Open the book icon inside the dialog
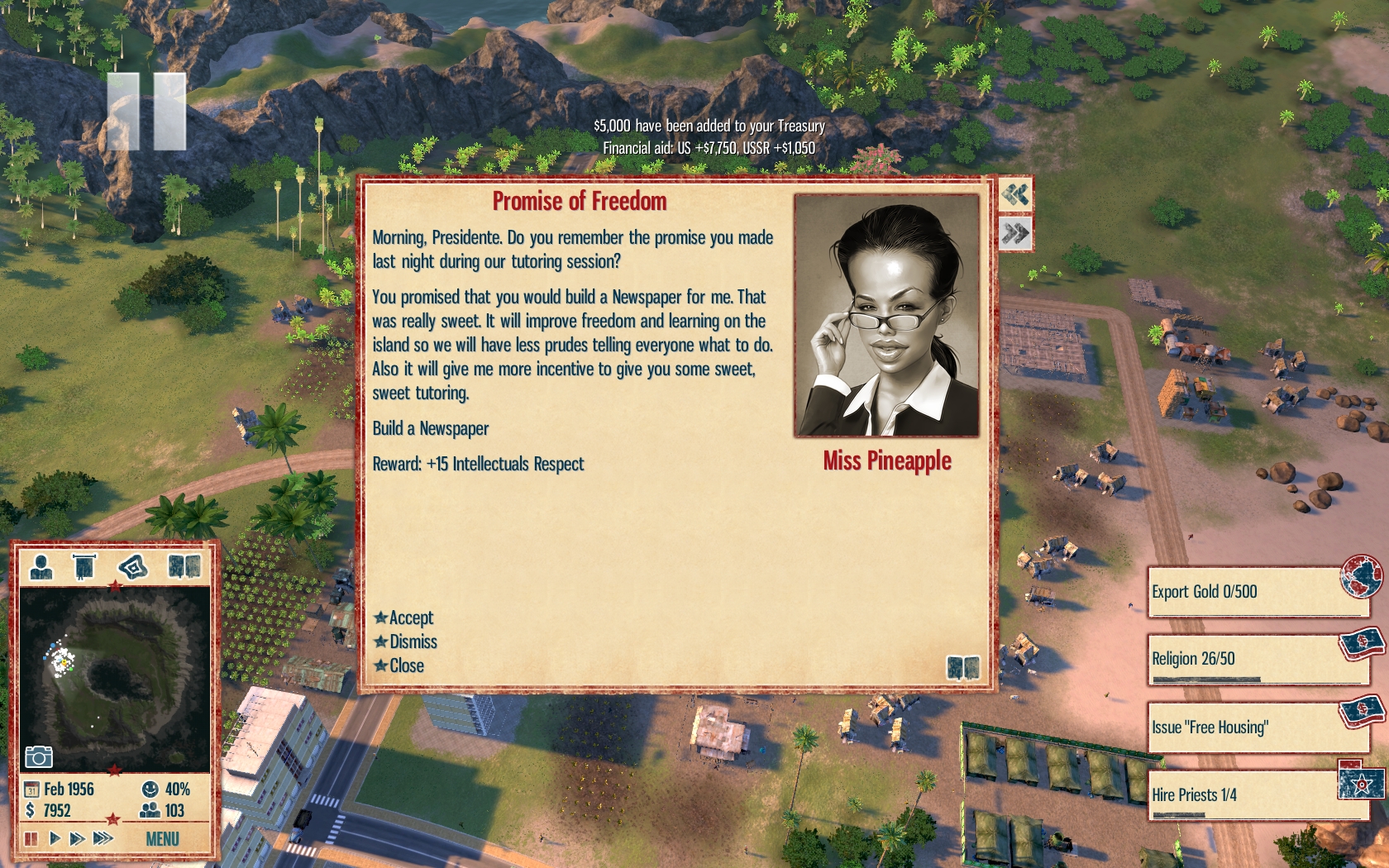 [x=962, y=667]
